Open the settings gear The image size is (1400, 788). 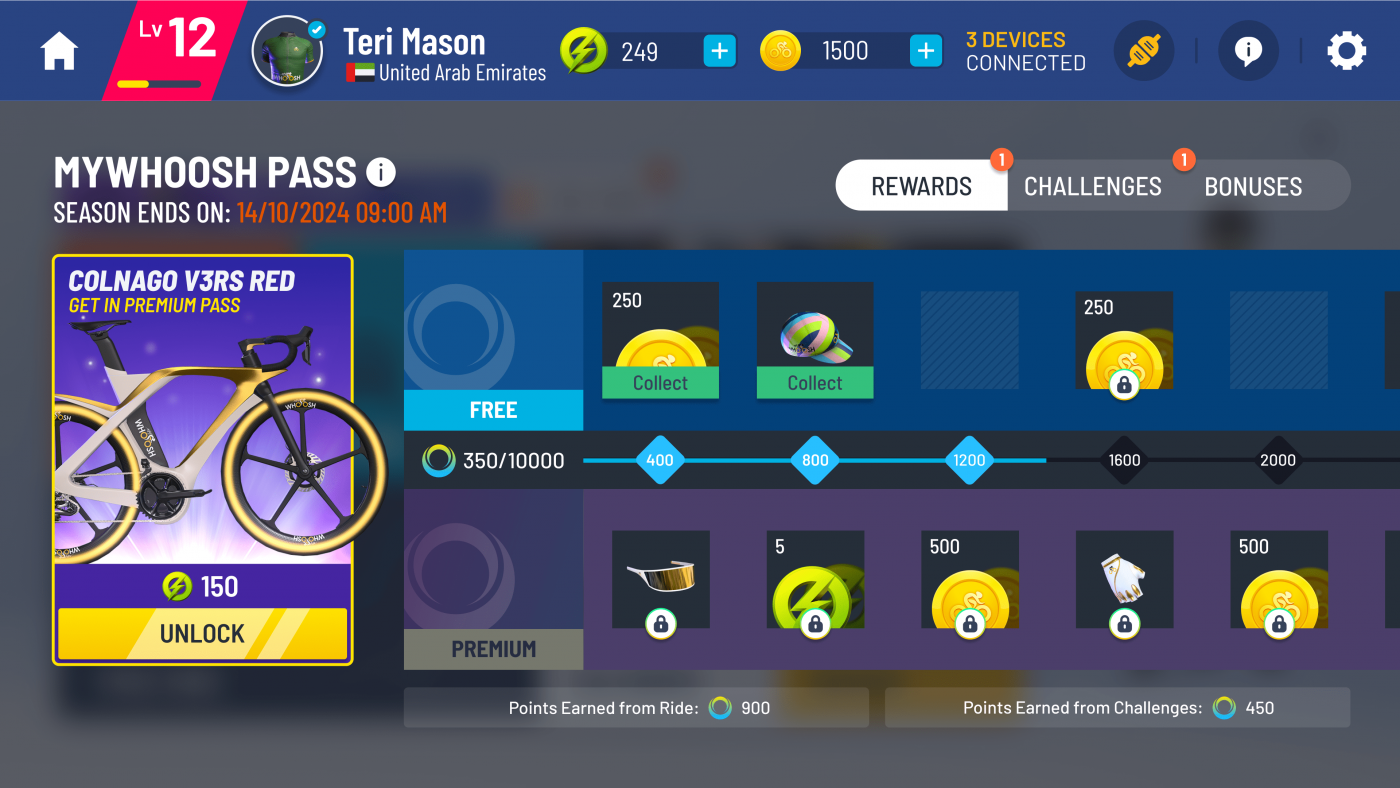1346,51
